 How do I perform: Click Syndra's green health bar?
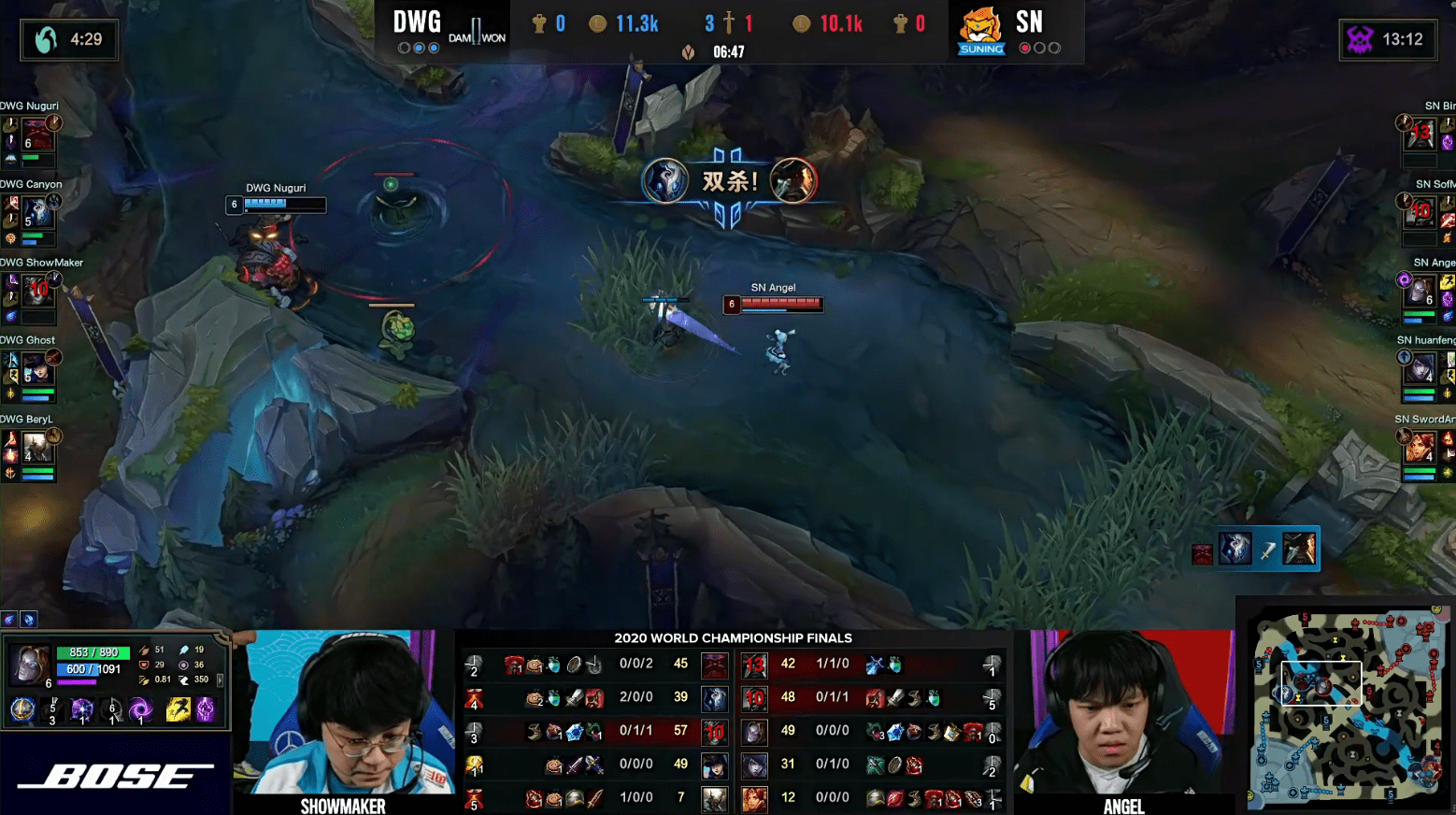pyautogui.click(x=93, y=654)
